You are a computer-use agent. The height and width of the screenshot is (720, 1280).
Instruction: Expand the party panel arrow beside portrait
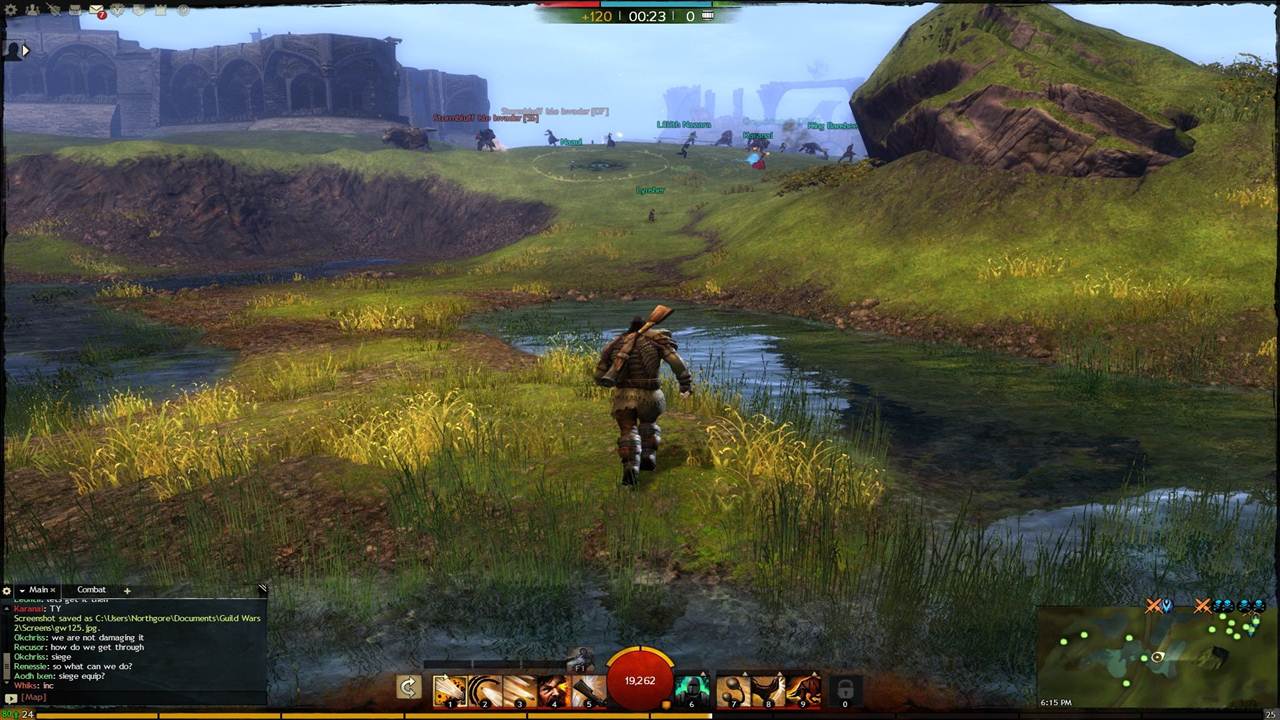26,50
